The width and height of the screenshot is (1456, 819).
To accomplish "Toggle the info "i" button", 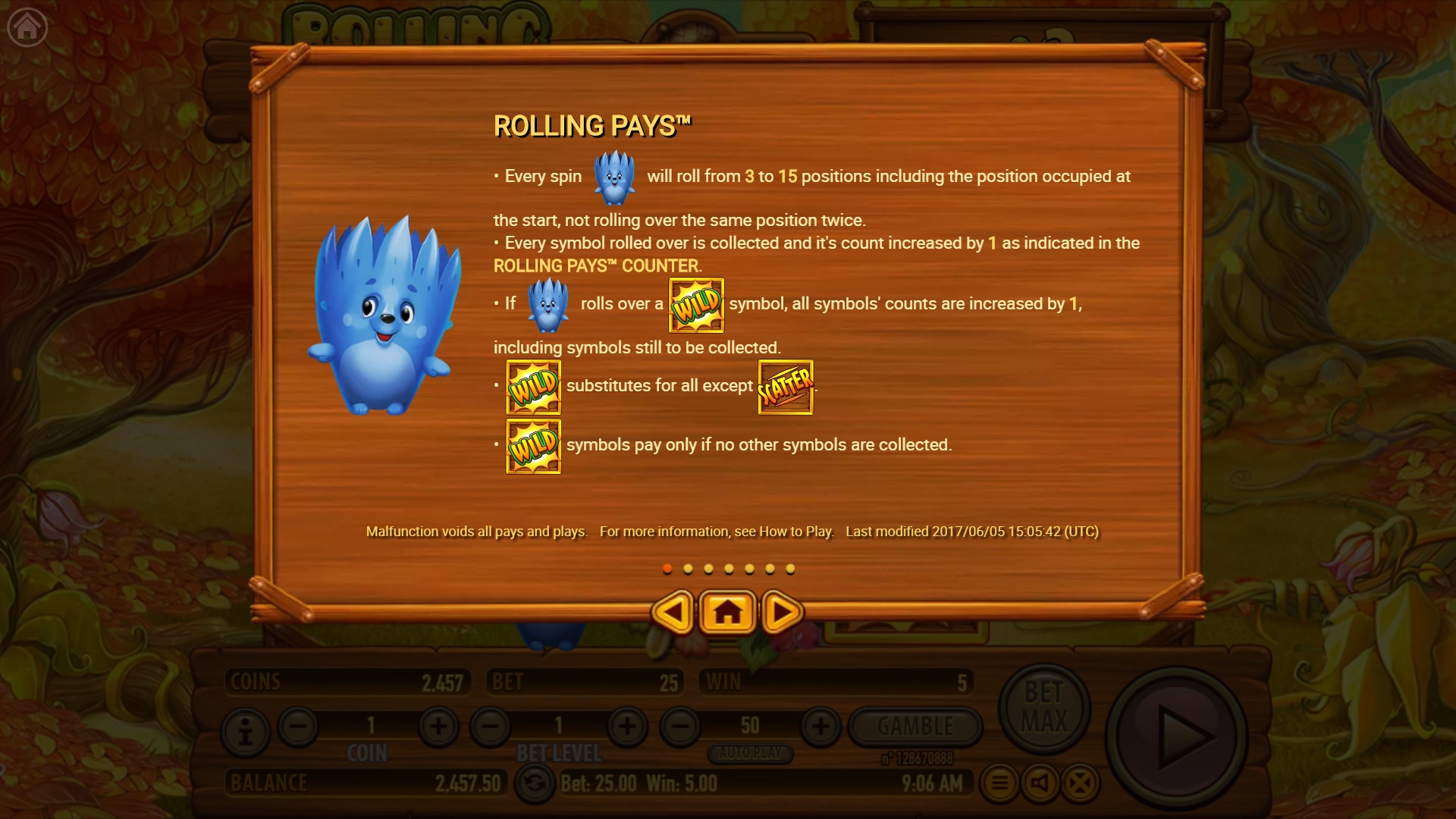I will (245, 732).
